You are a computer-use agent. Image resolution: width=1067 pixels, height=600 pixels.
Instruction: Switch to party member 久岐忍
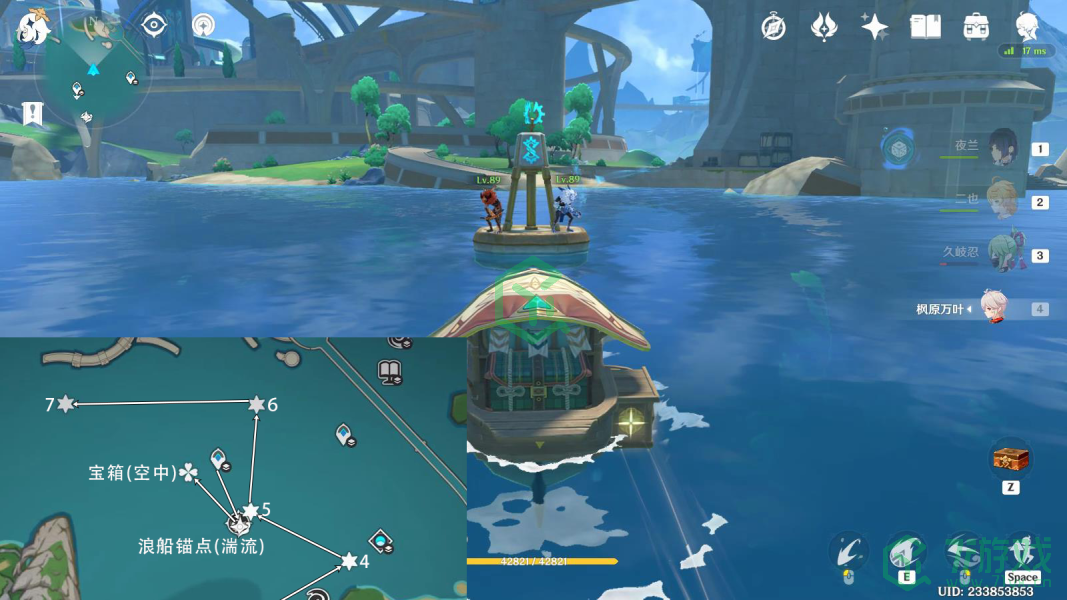(x=1001, y=254)
